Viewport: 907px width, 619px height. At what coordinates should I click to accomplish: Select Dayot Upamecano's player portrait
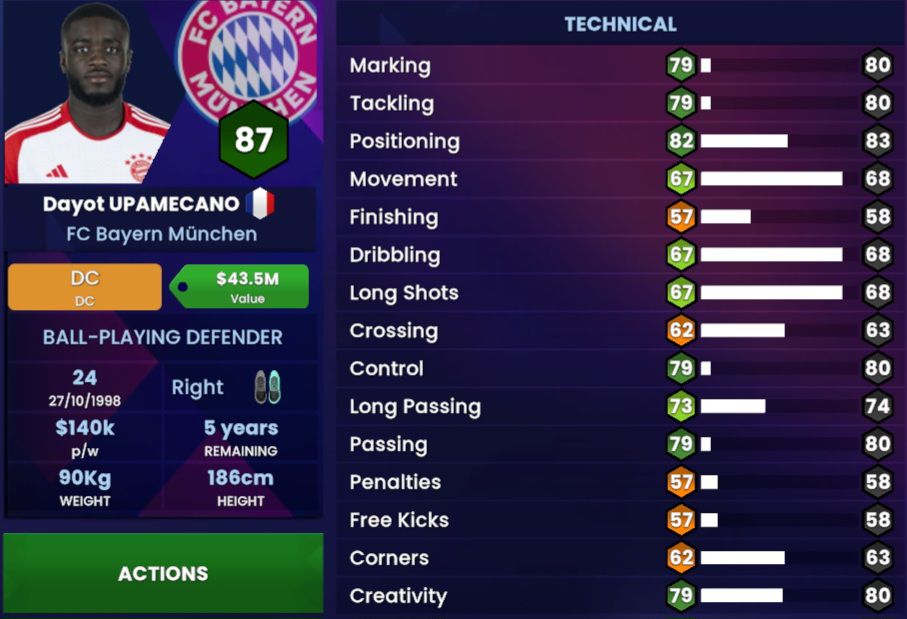tap(90, 92)
